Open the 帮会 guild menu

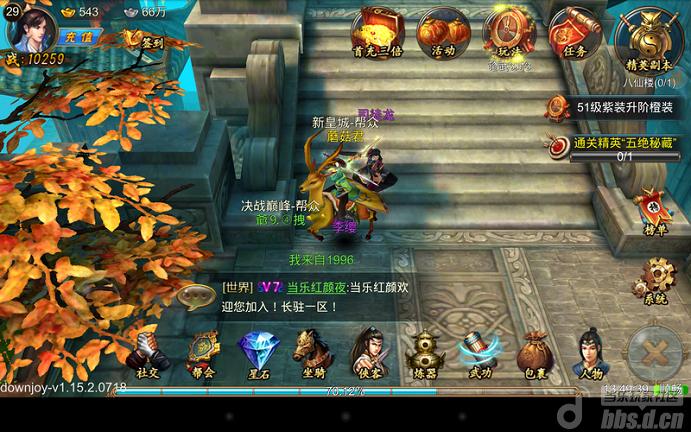(x=202, y=354)
